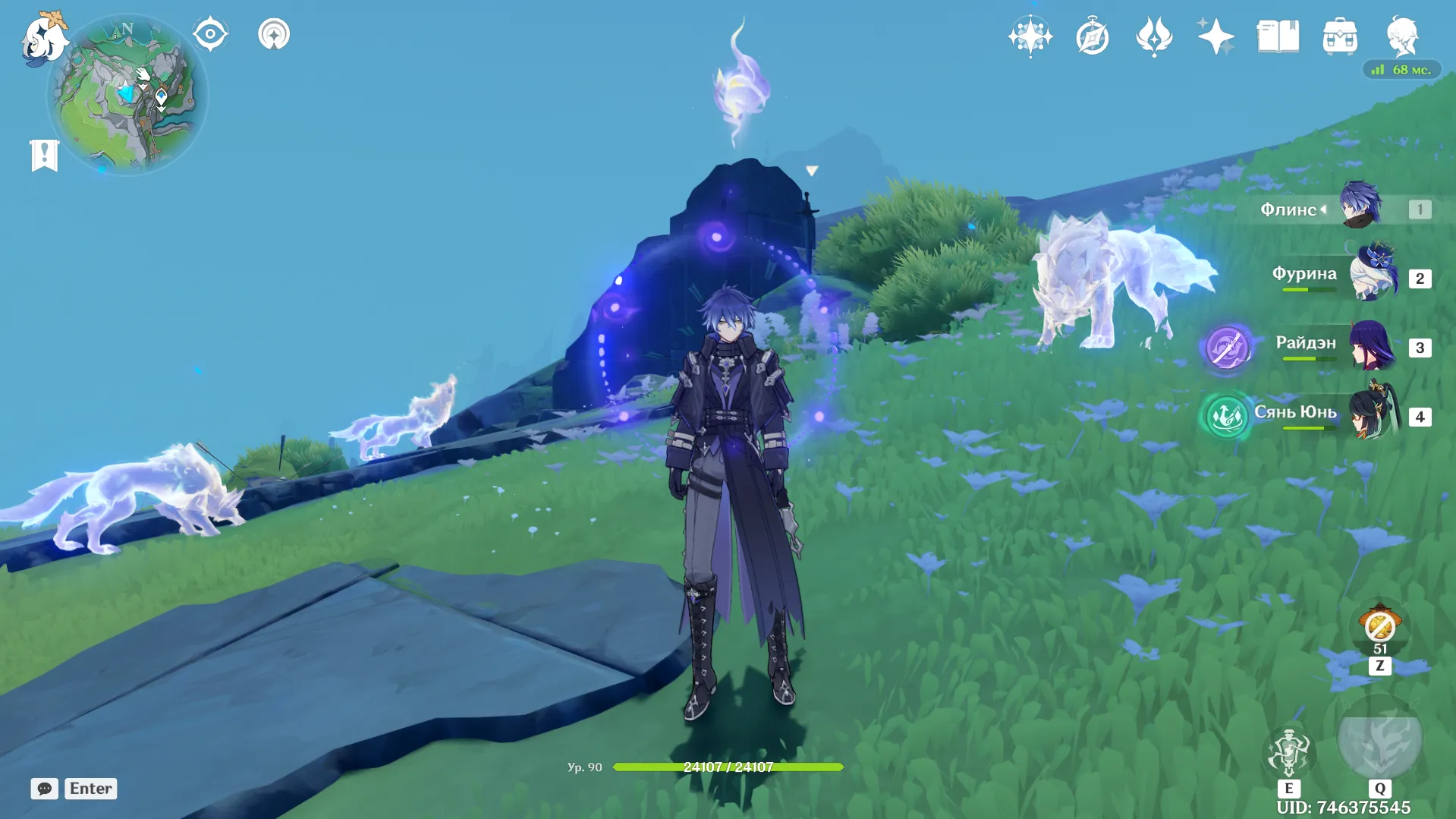Open the Paimon menu
The image size is (1456, 819).
pyautogui.click(x=44, y=38)
